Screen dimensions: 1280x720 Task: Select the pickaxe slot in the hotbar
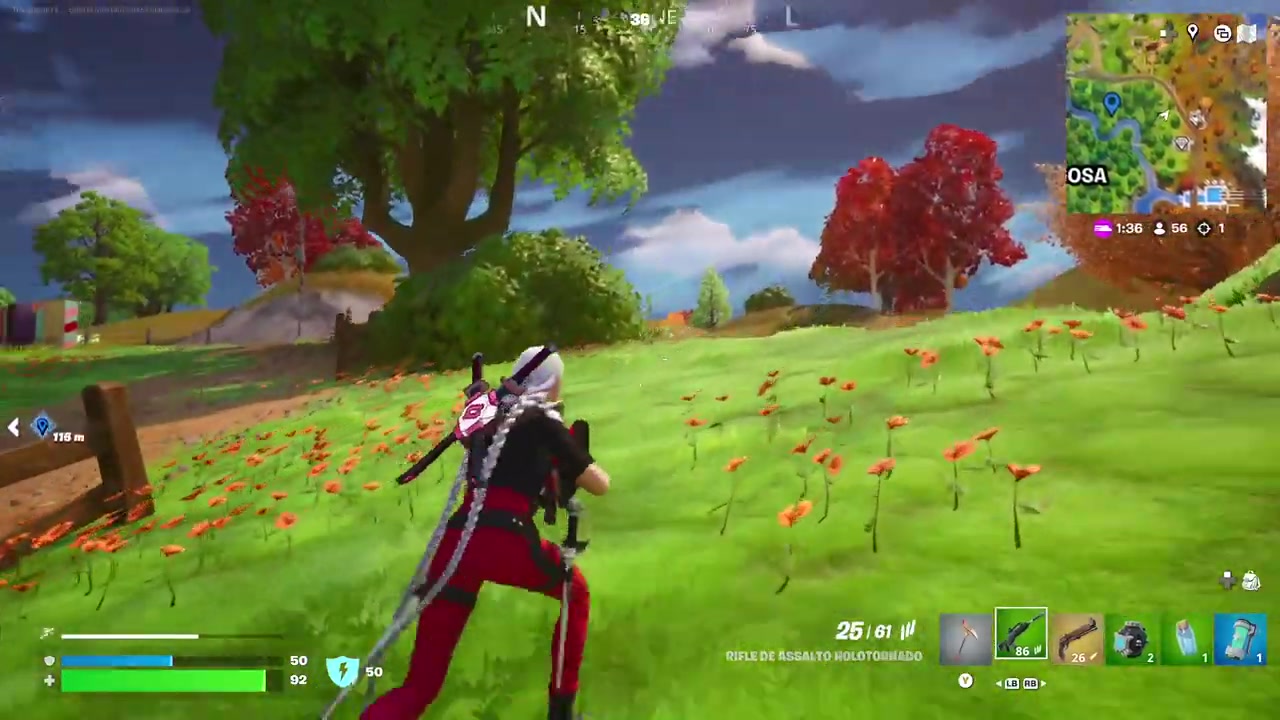pos(965,635)
